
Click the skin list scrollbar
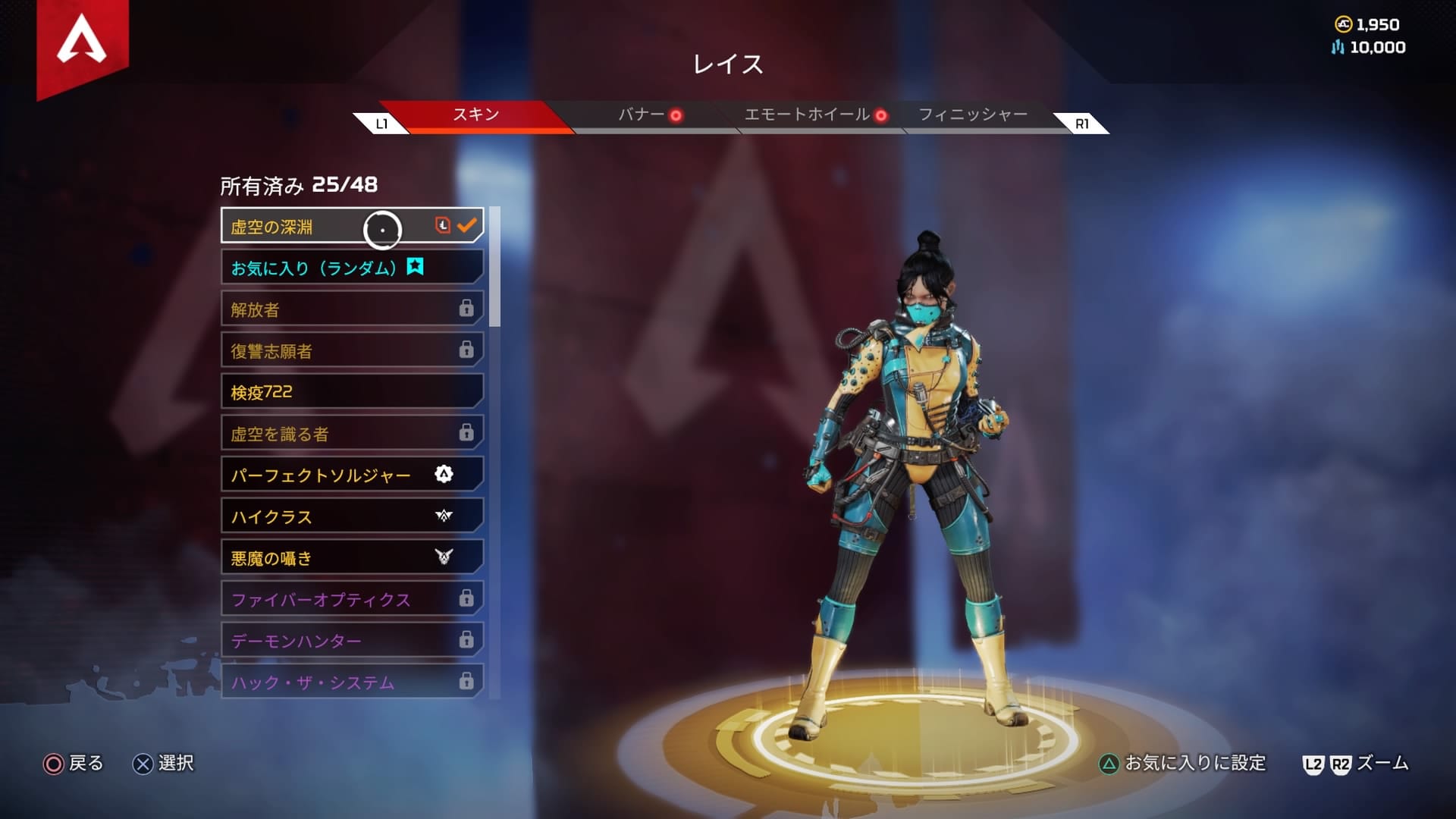point(494,267)
